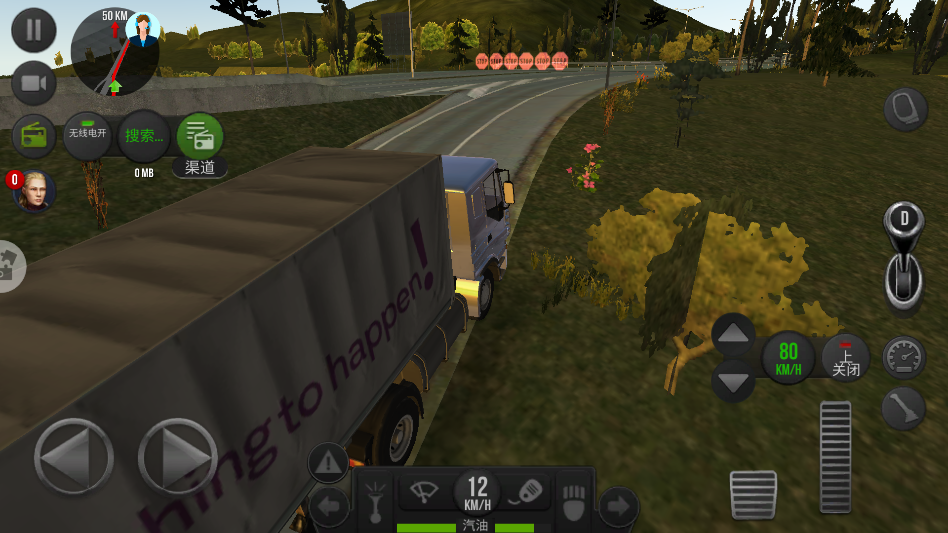Activate the left turn signal
Screen dimensions: 948x533
pos(328,507)
